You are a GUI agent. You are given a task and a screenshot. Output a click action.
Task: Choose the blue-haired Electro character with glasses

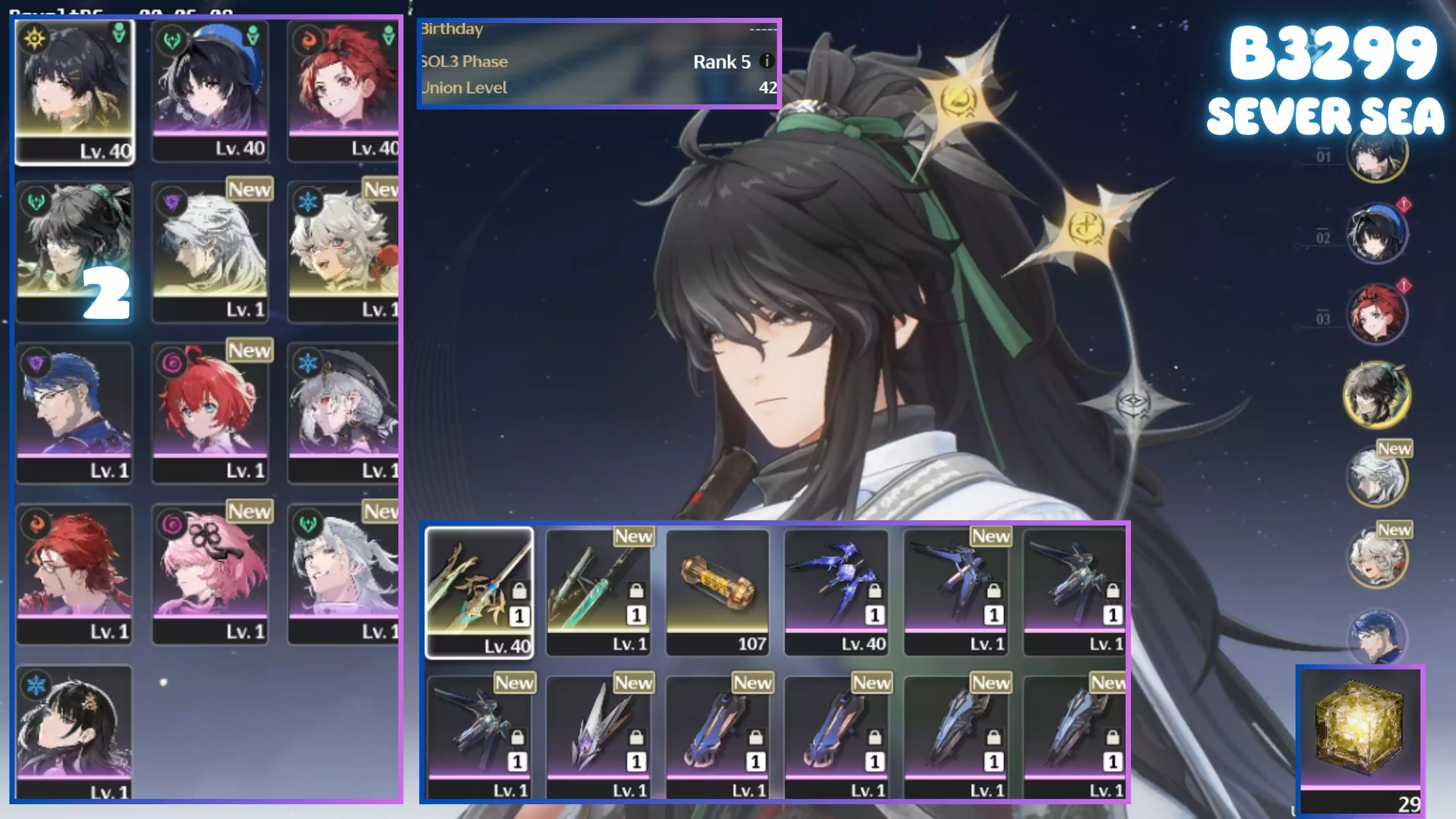[x=75, y=413]
